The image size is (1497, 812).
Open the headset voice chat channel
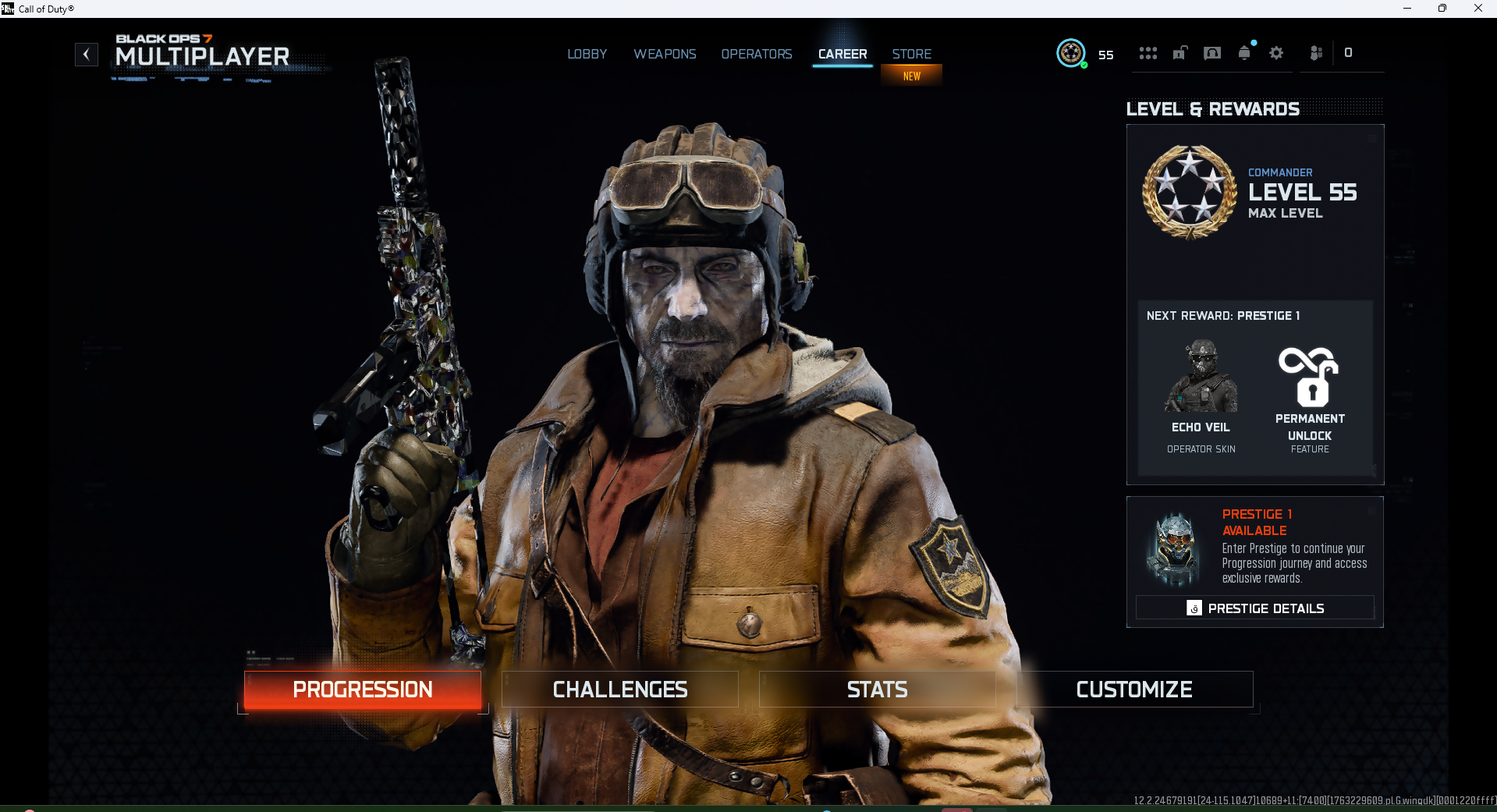pyautogui.click(x=1212, y=54)
